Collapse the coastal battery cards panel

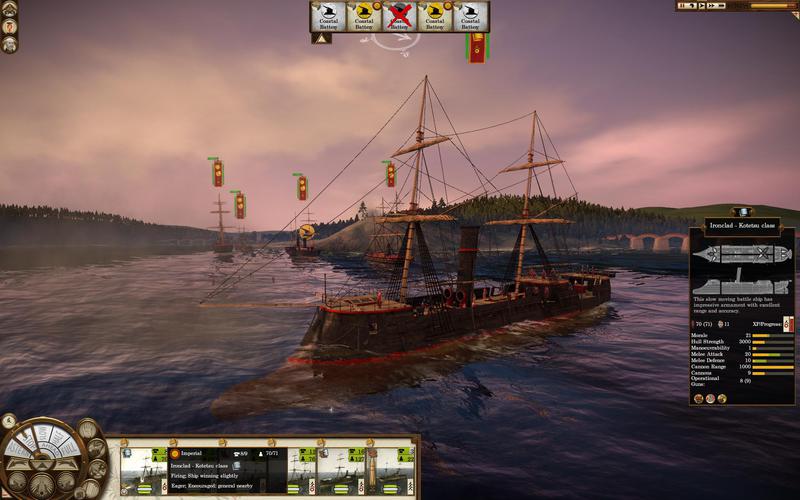pyautogui.click(x=322, y=39)
